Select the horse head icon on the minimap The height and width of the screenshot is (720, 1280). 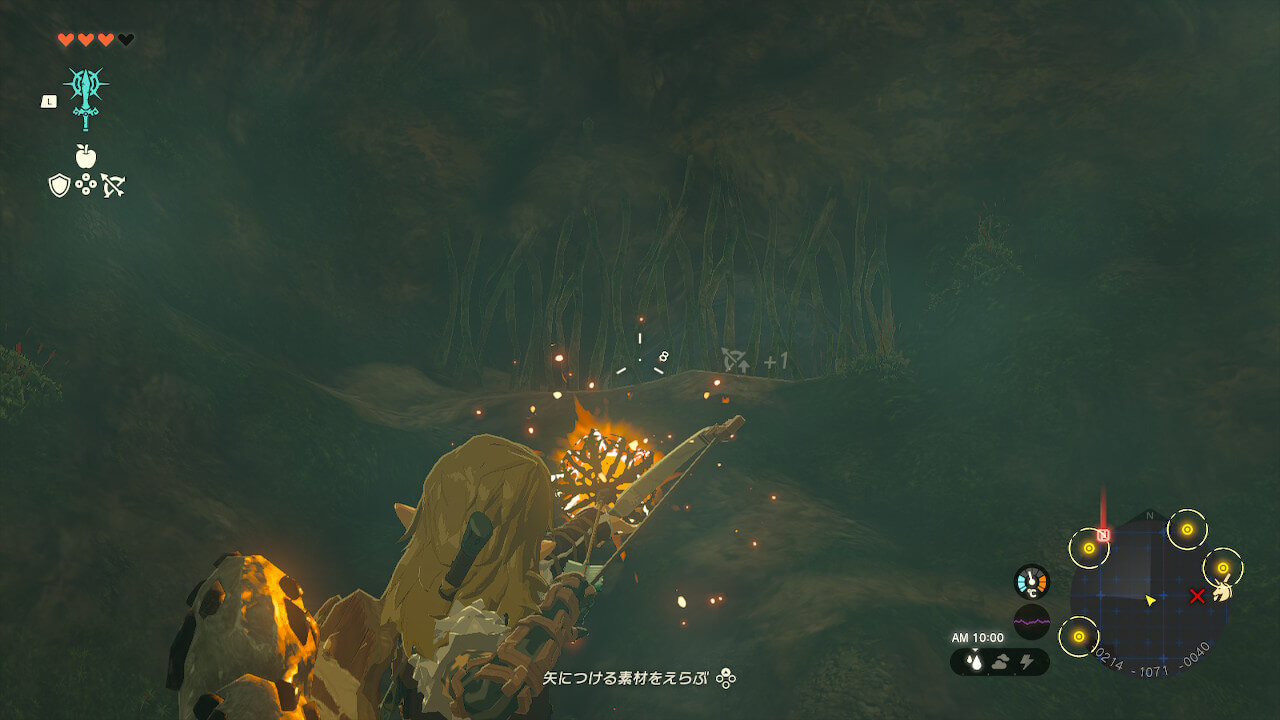tap(1223, 591)
